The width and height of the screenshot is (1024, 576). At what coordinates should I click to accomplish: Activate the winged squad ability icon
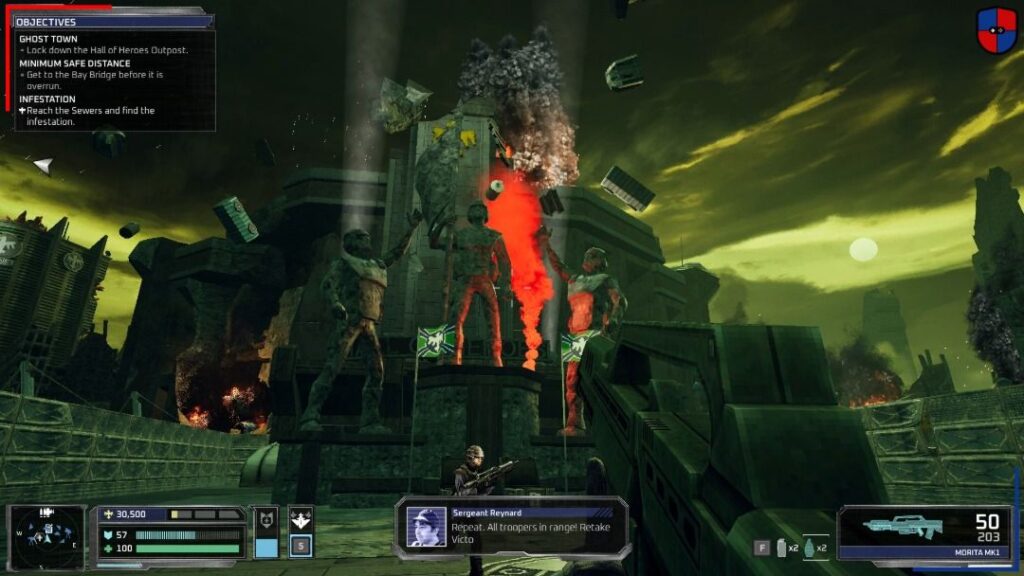point(301,519)
